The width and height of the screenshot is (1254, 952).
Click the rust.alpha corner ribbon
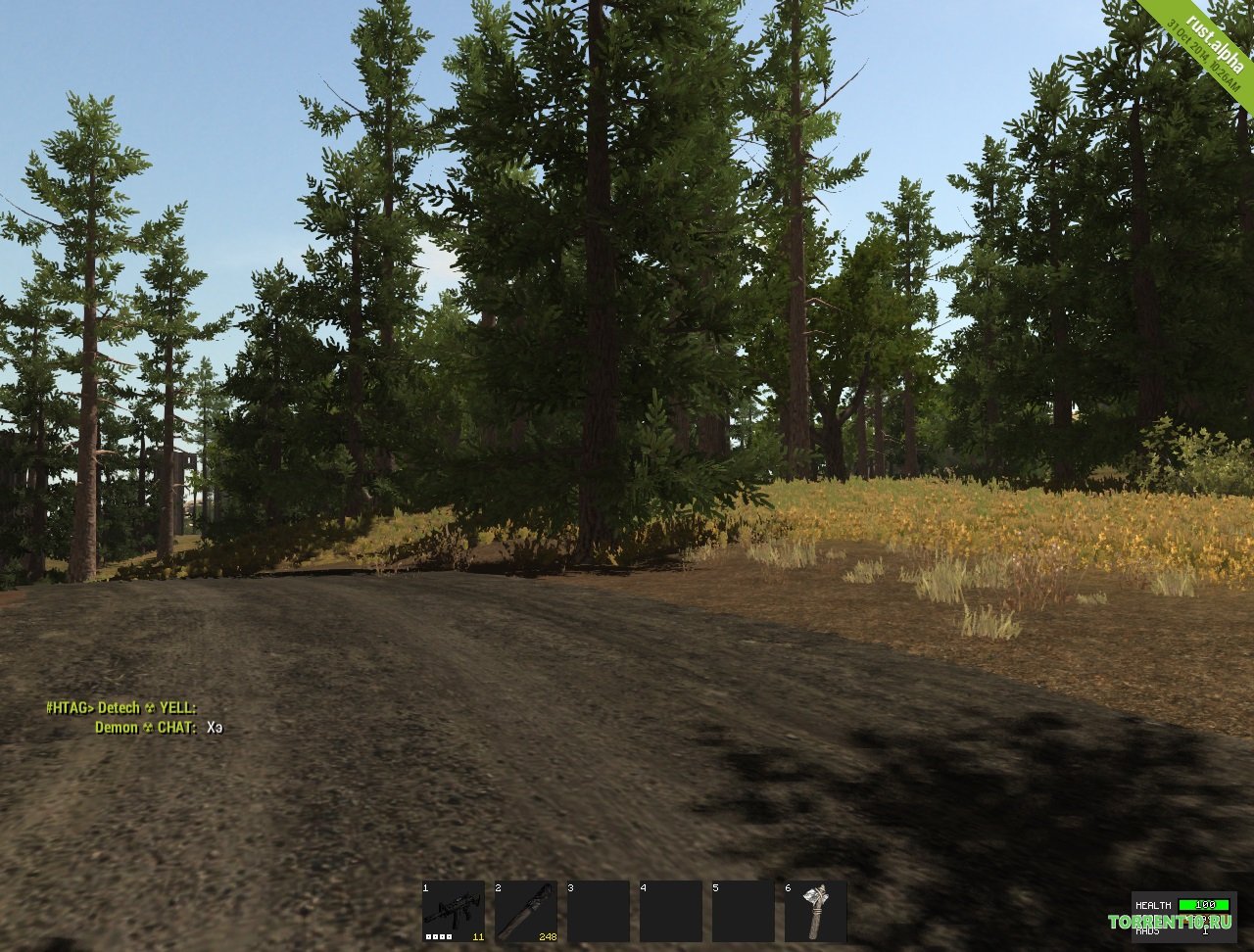1205,49
